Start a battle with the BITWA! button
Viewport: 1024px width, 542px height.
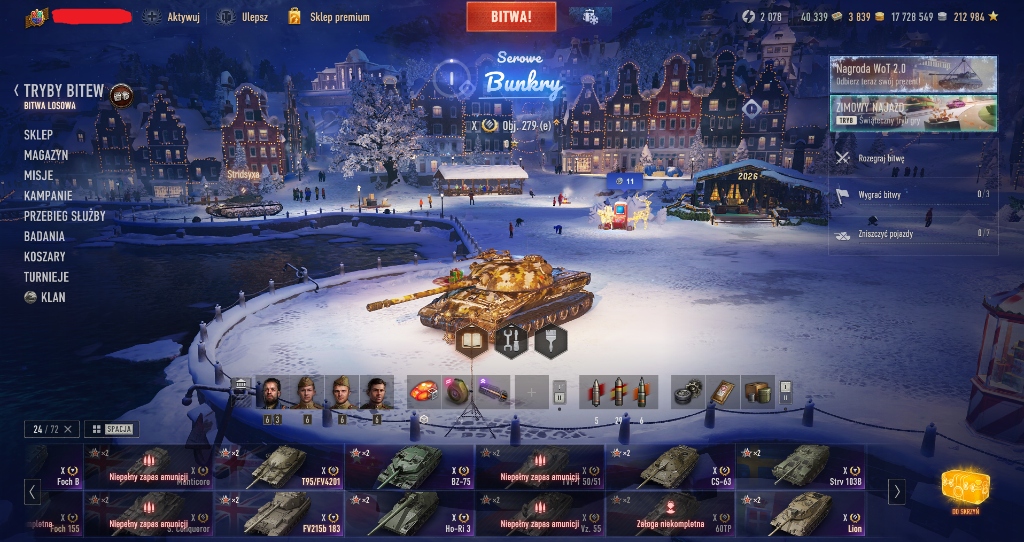[x=511, y=16]
